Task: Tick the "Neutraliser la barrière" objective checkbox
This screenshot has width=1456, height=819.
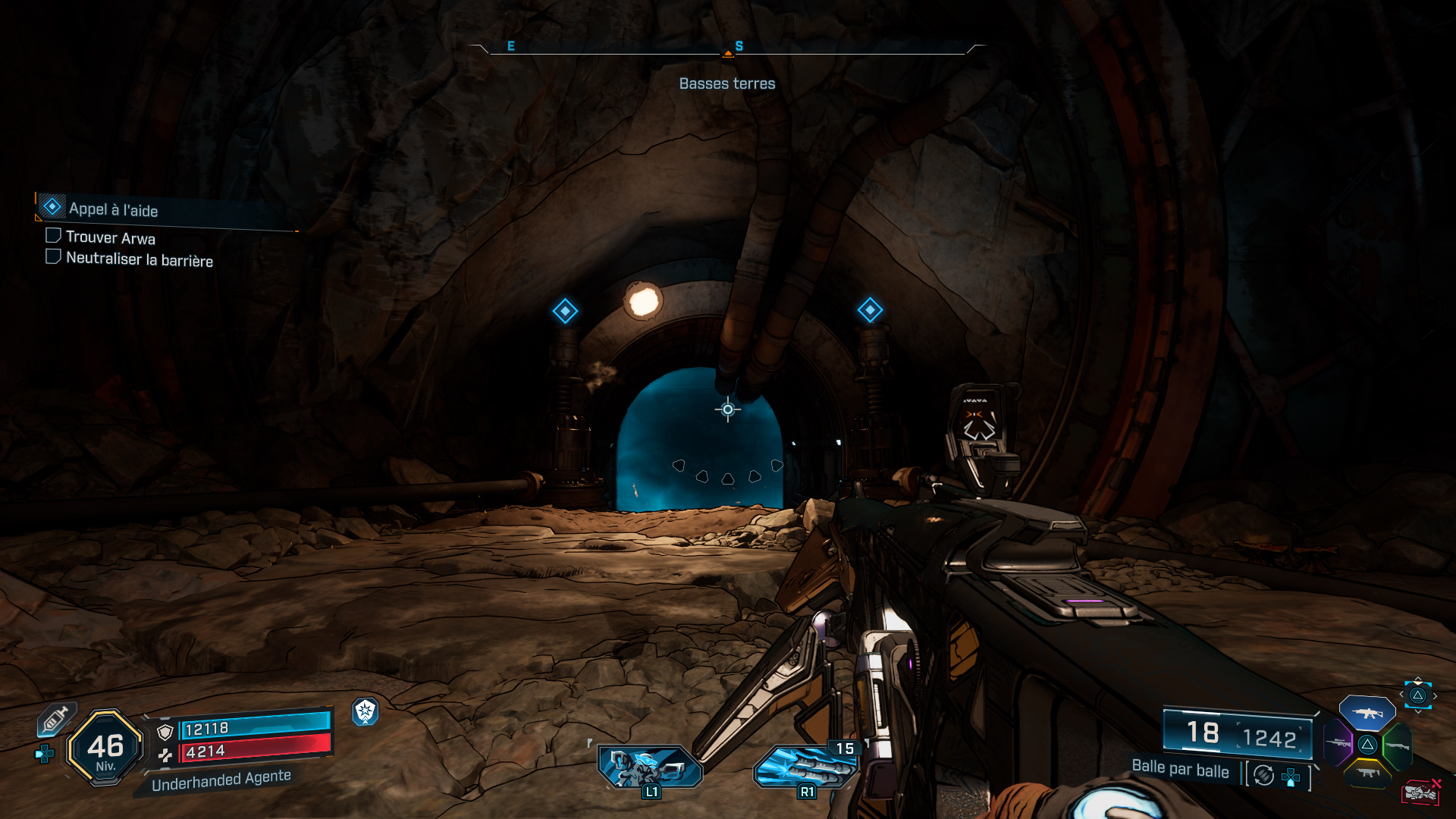Action: pyautogui.click(x=53, y=257)
